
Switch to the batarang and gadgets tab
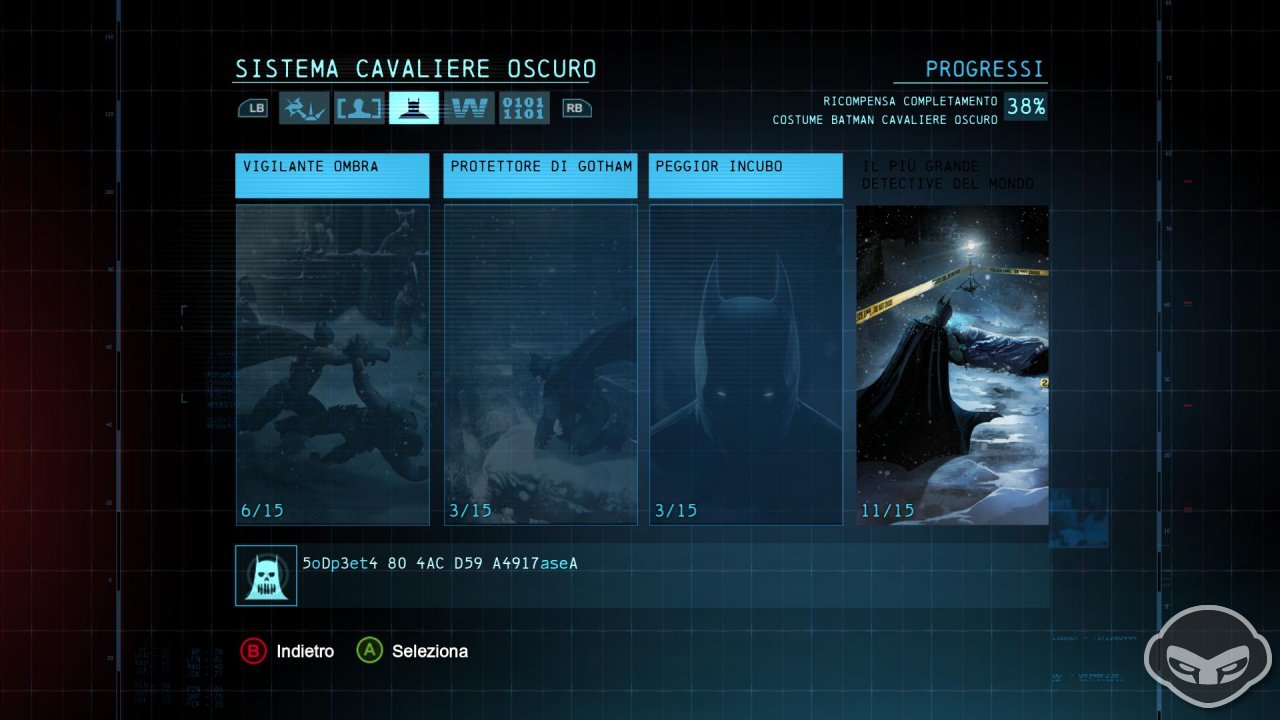[303, 108]
